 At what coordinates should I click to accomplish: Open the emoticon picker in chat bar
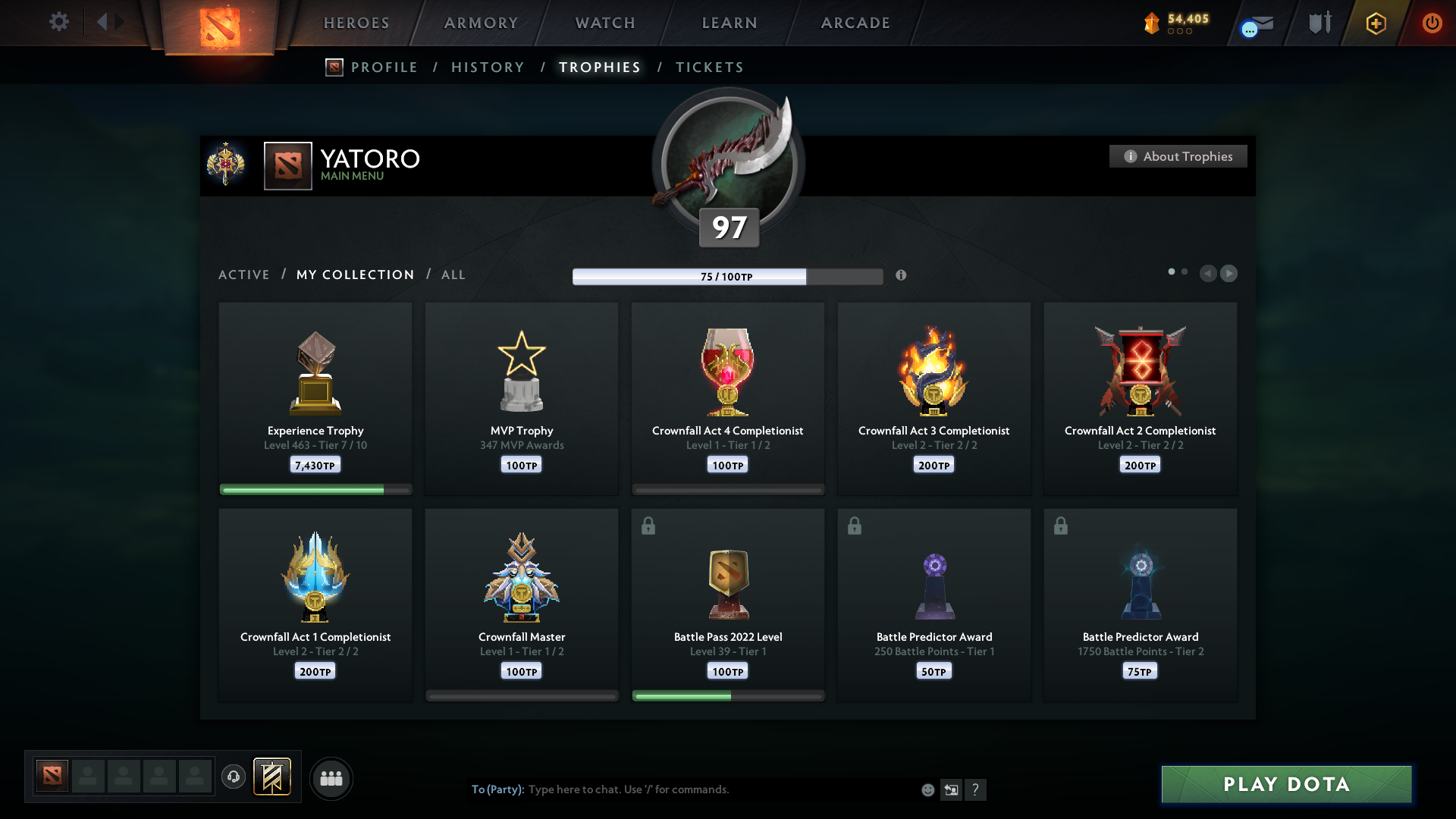click(927, 789)
